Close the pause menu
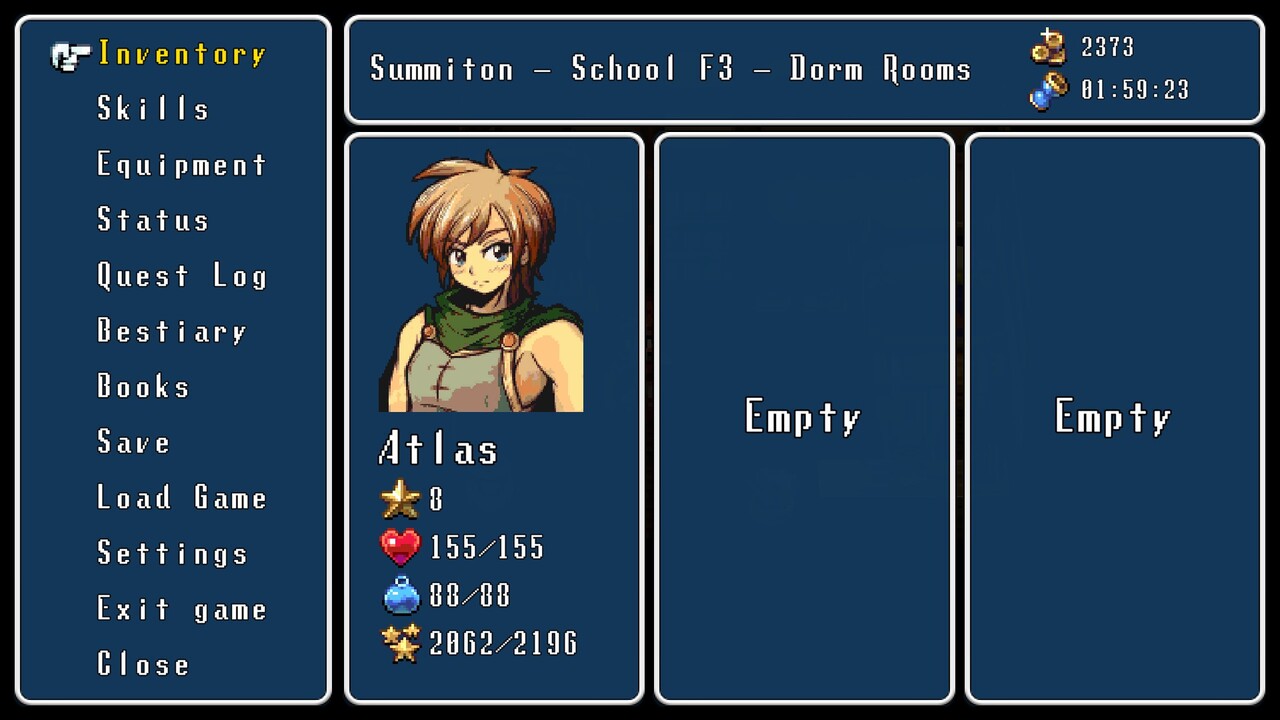This screenshot has width=1280, height=720. tap(143, 664)
